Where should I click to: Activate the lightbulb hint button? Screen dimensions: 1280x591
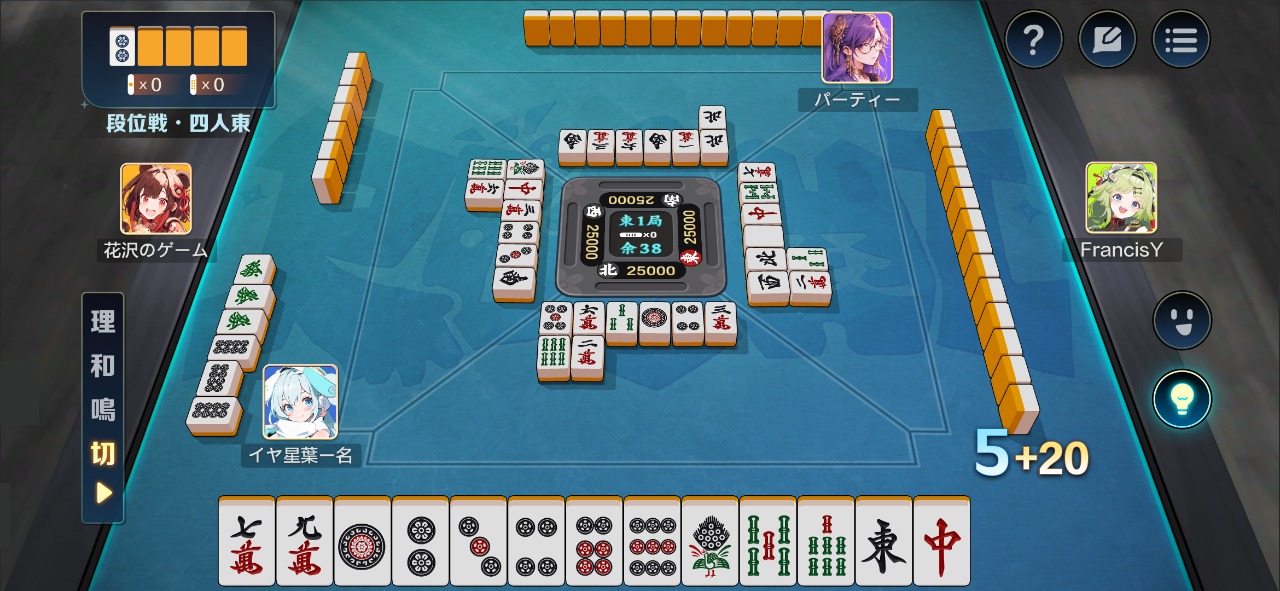pyautogui.click(x=1182, y=398)
